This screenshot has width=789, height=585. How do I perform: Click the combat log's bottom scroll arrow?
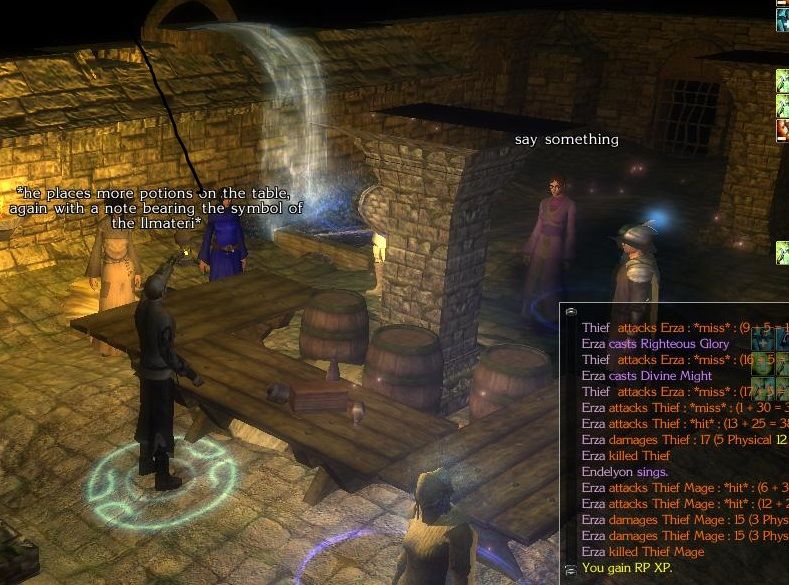click(569, 569)
